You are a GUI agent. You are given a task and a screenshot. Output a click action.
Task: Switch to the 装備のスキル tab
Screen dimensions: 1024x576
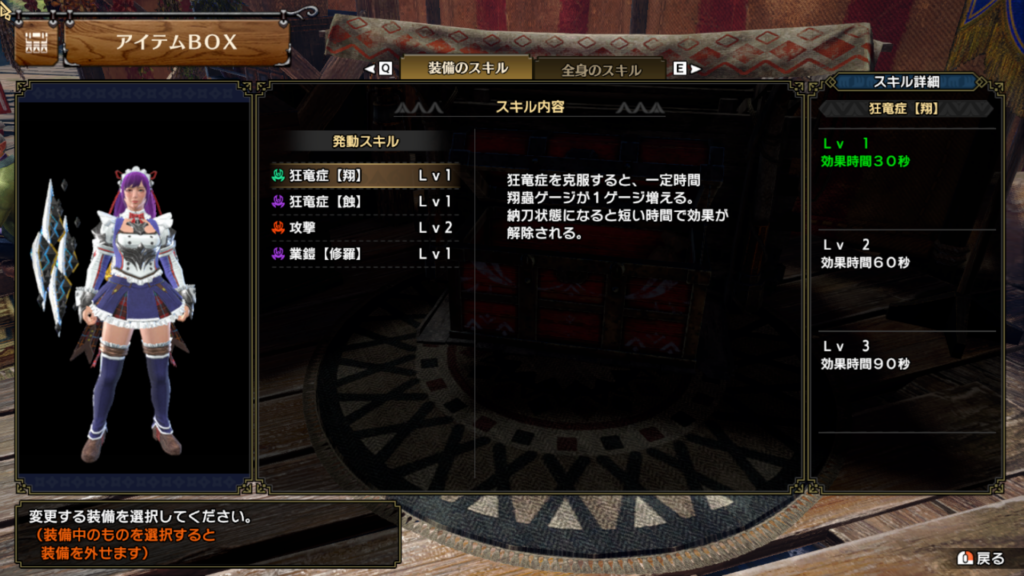click(466, 68)
